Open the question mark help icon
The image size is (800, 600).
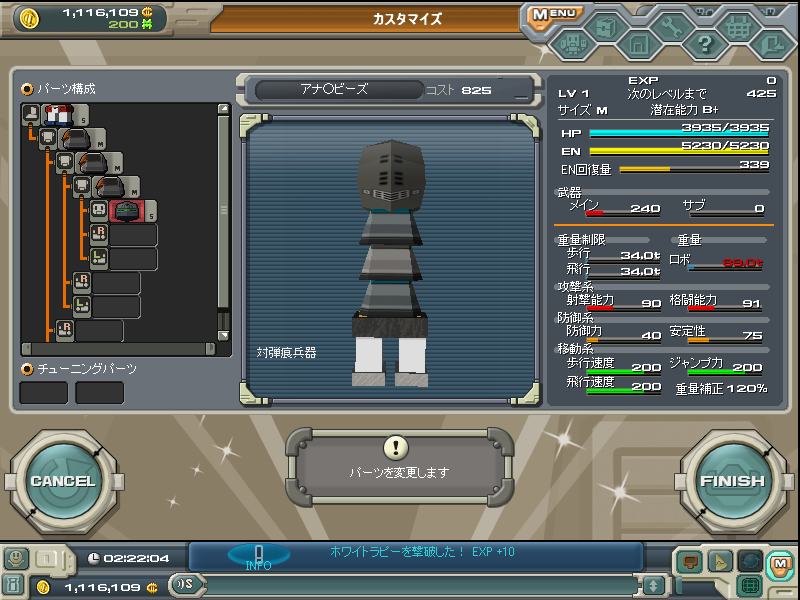point(705,43)
